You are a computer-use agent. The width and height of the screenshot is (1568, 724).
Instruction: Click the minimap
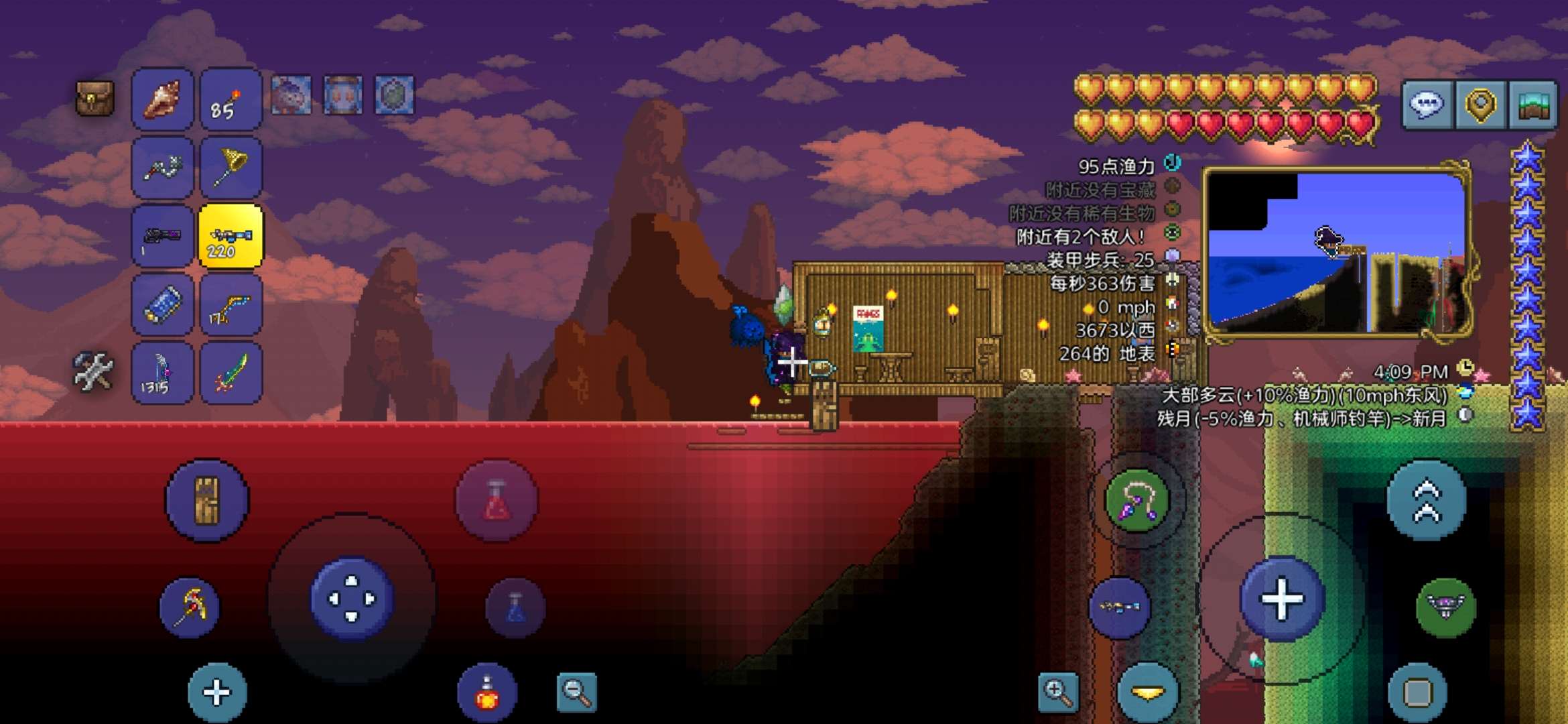[1337, 251]
